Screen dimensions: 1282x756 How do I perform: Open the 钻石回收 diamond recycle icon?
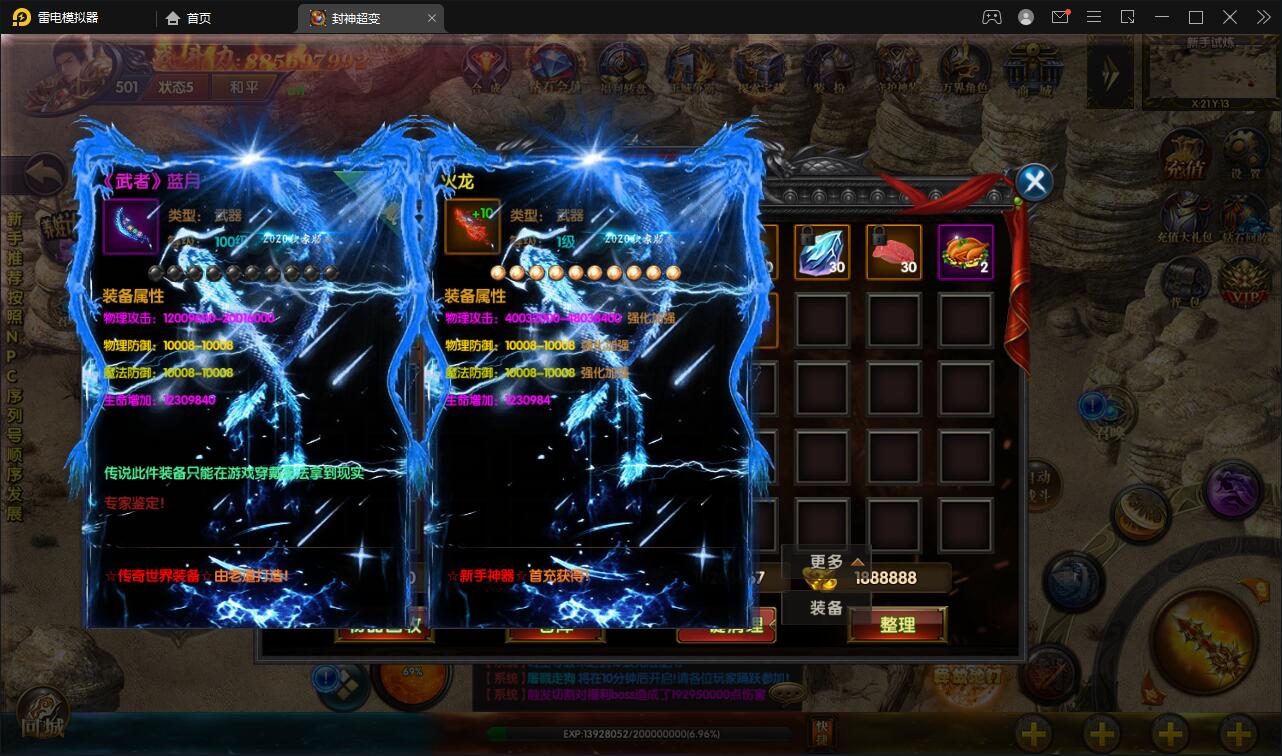point(1240,212)
